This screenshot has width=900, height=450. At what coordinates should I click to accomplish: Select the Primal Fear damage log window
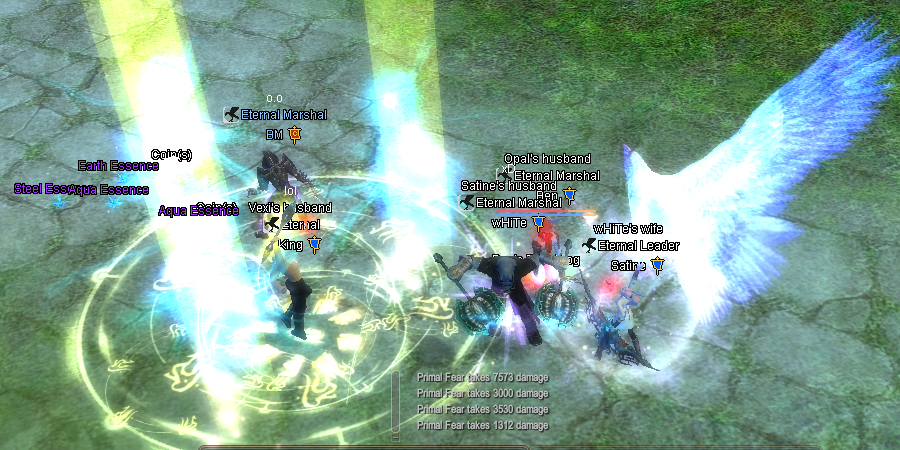point(483,401)
